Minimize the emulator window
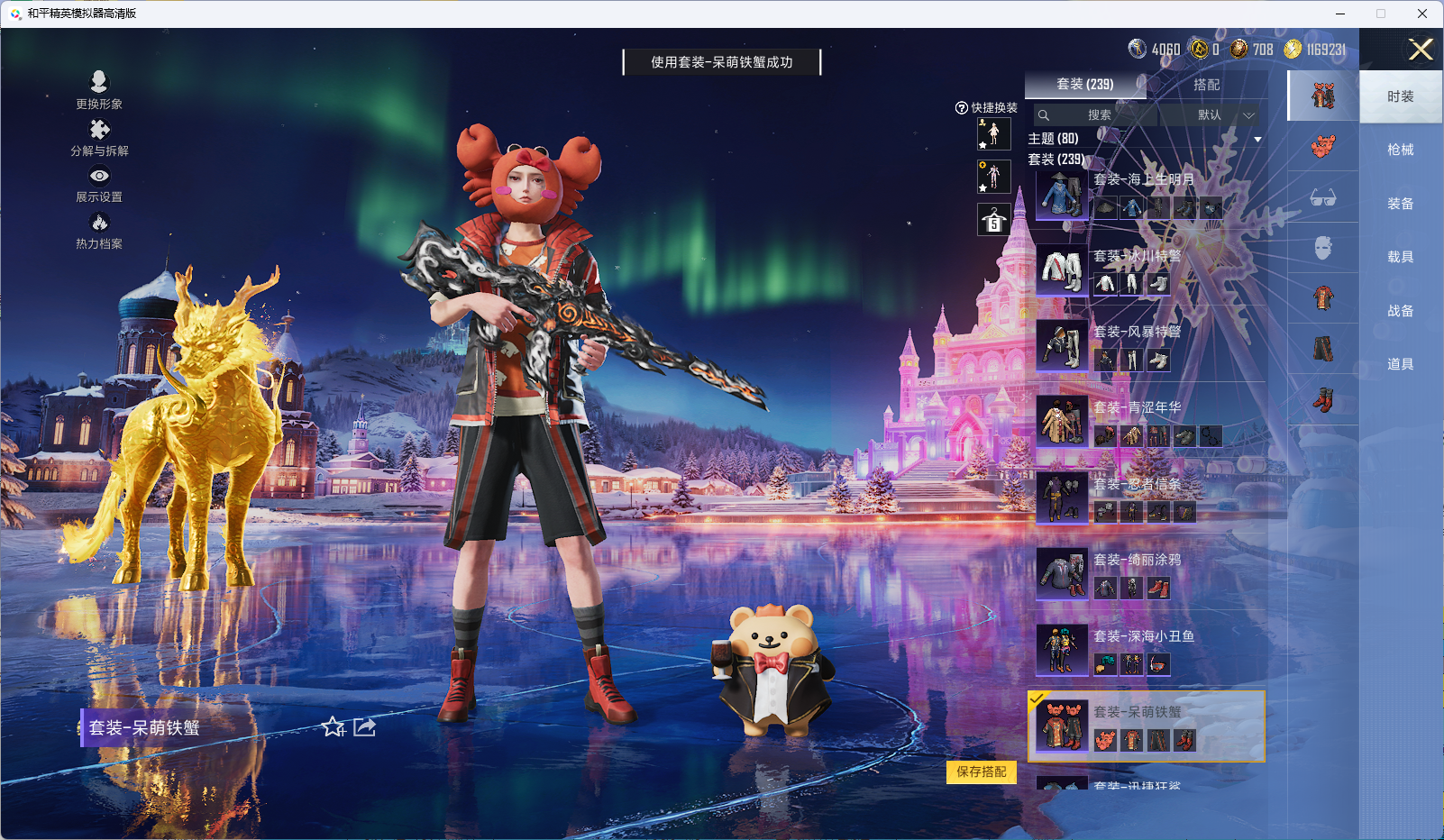The image size is (1444, 840). (x=1340, y=14)
